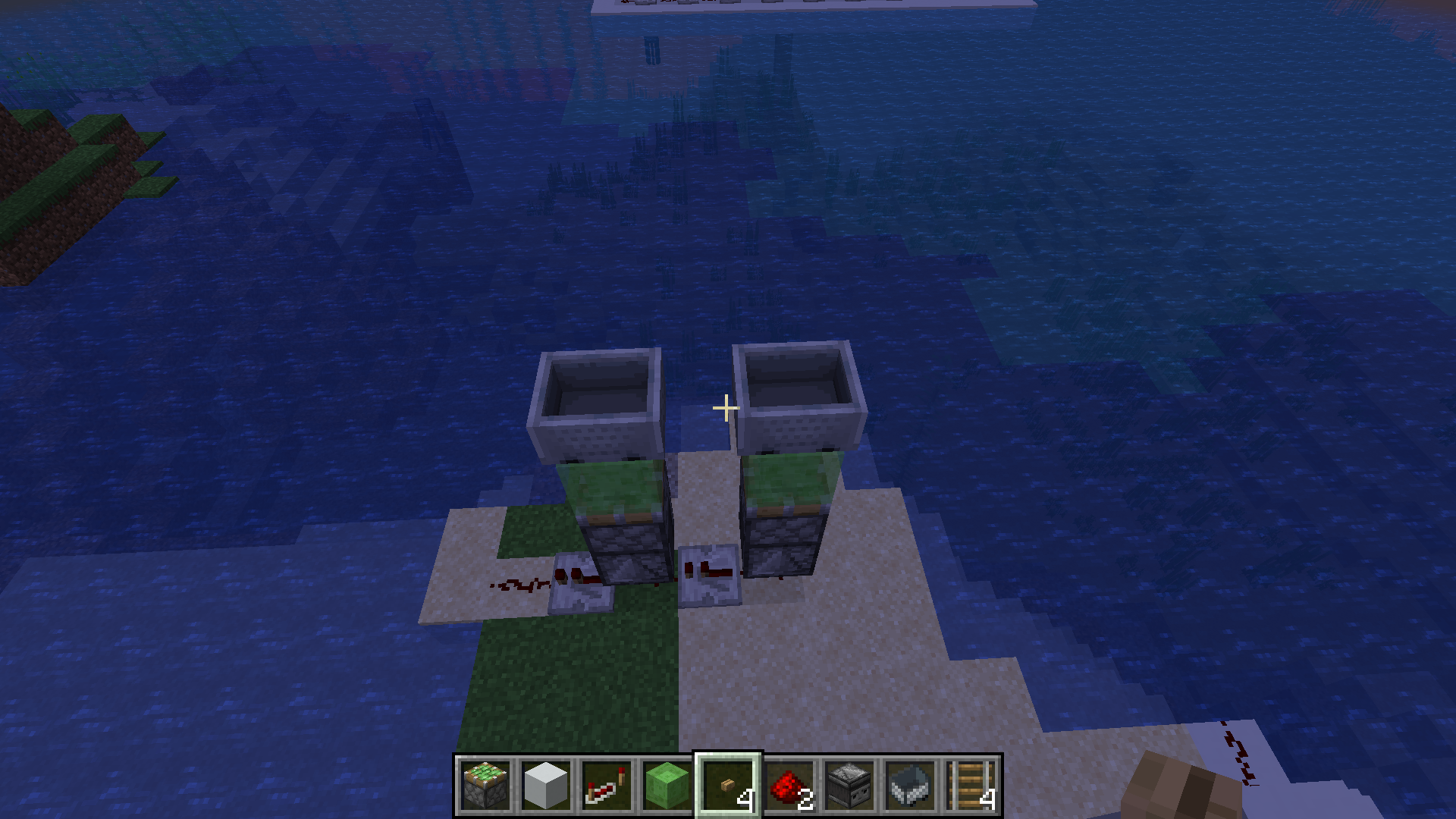Select the sticky piston hotbar slot
Viewport: 1456px width, 819px height.
coord(485,786)
